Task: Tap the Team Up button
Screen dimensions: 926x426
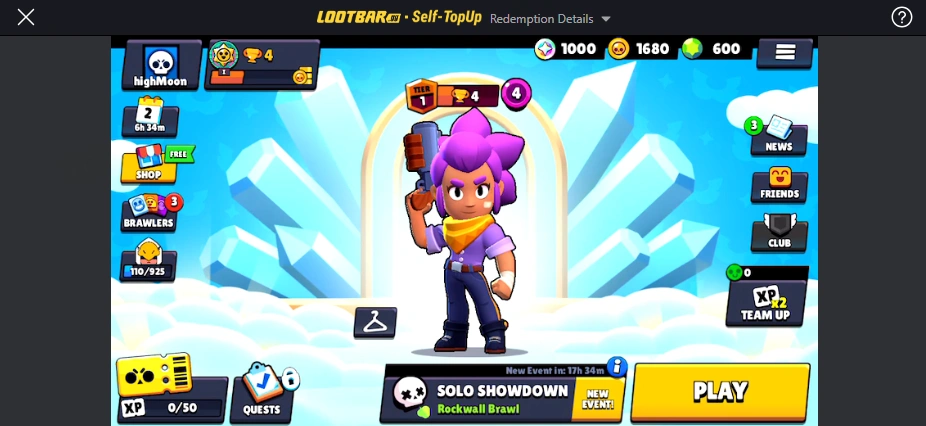Action: (x=766, y=304)
